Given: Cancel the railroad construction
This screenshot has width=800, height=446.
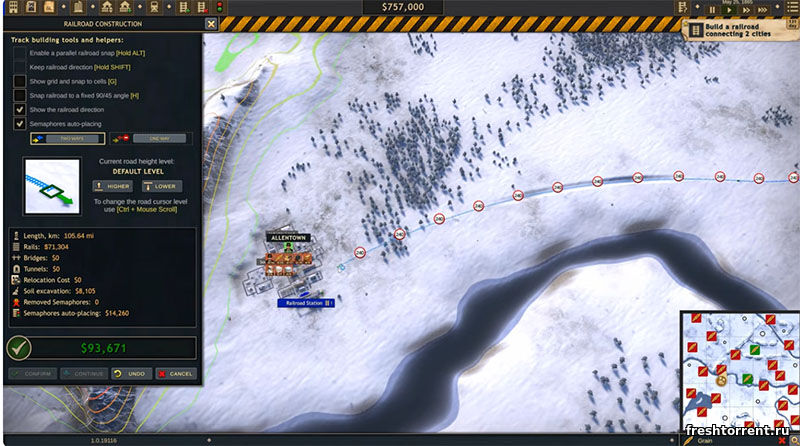Looking at the screenshot, I should tap(176, 373).
